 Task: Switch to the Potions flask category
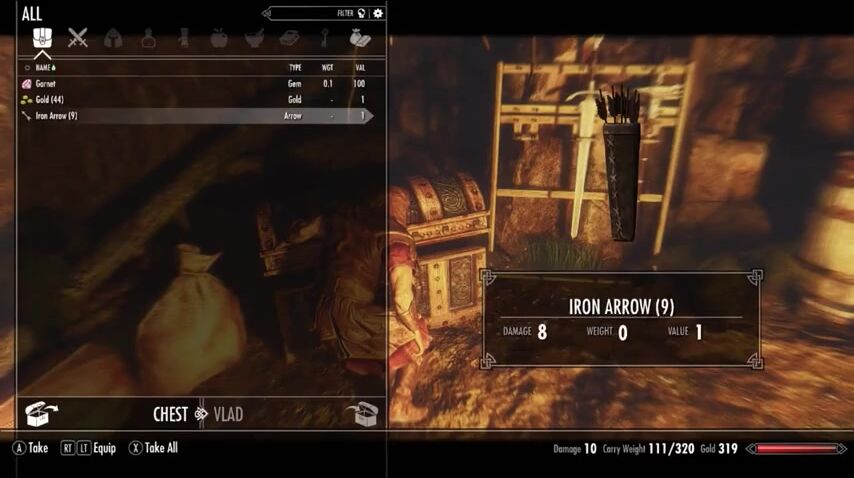148,39
